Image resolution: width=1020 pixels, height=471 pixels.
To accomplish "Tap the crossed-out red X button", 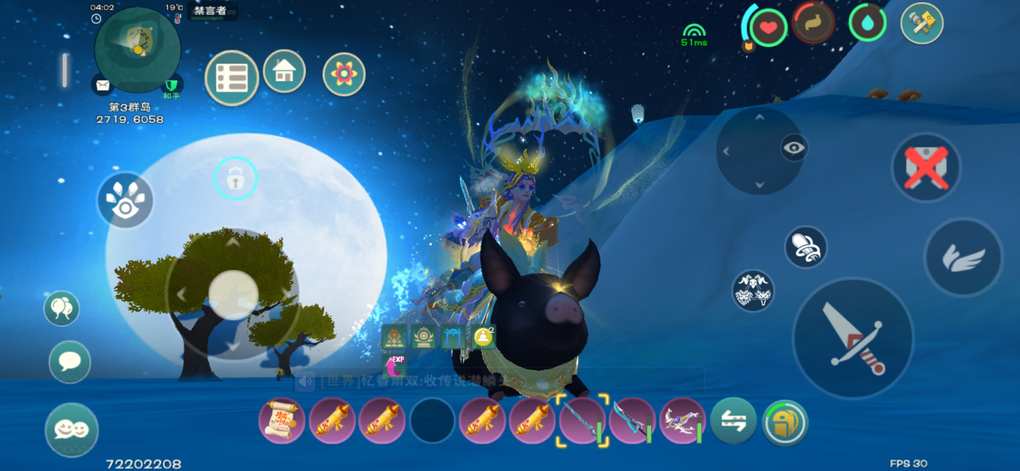I will click(926, 167).
